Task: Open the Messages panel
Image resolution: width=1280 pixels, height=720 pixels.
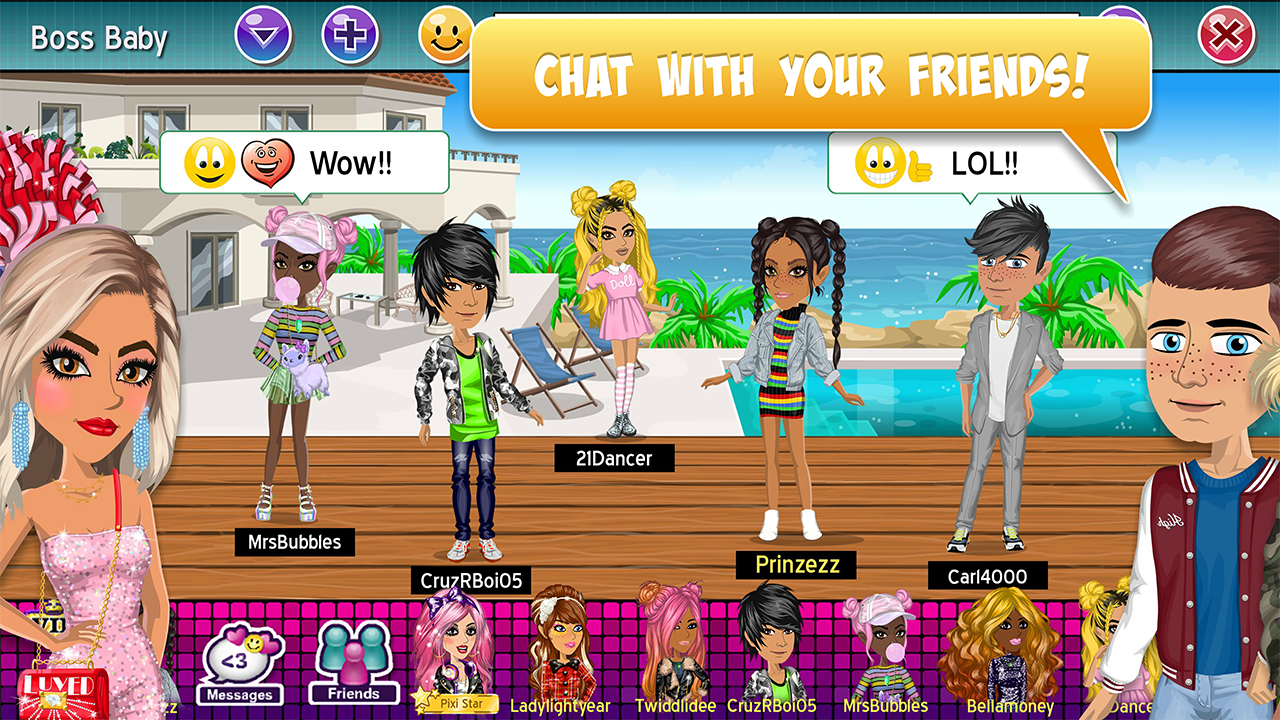Action: click(240, 660)
